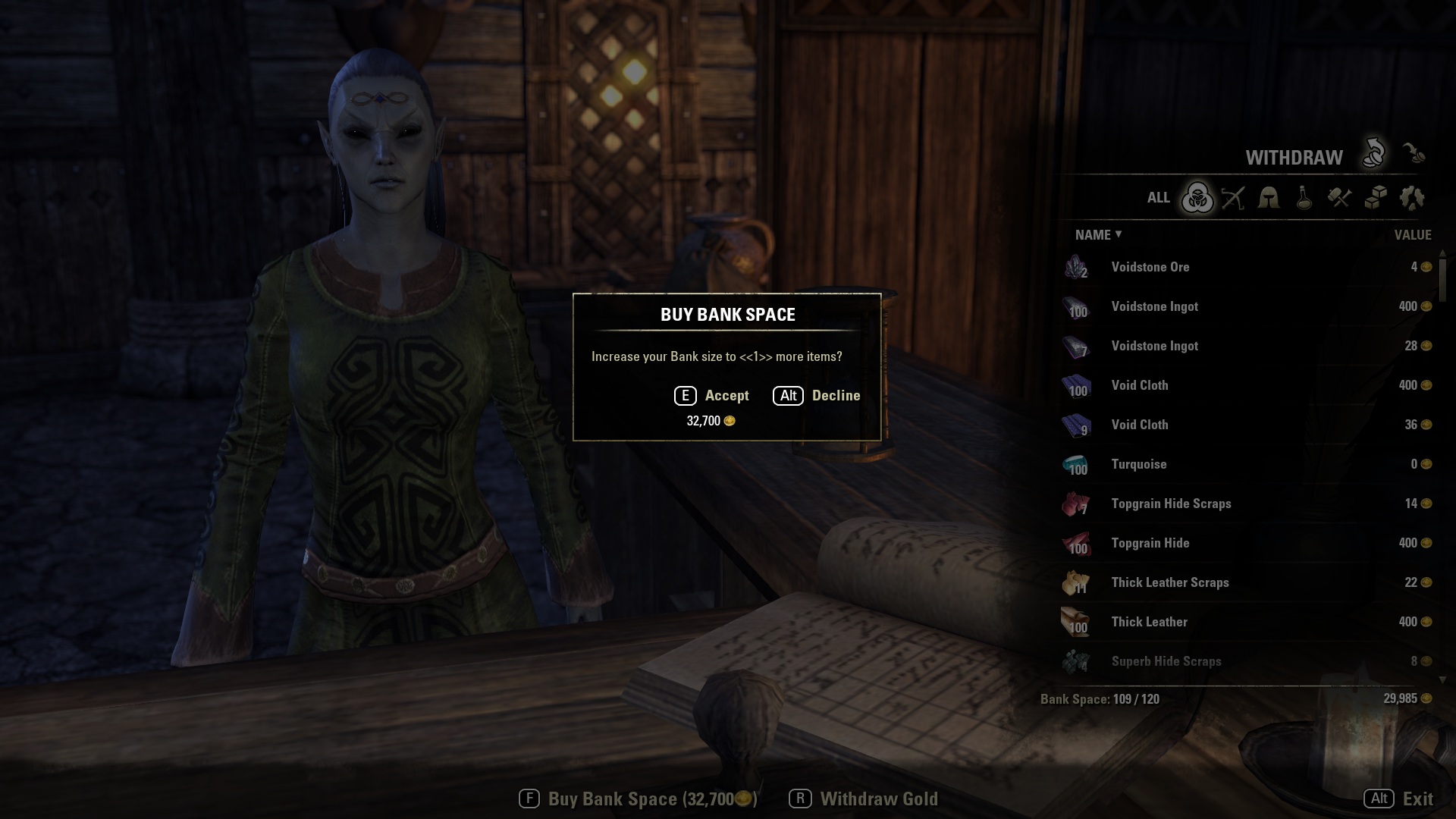
Task: Sort the list by Value
Action: pyautogui.click(x=1412, y=235)
